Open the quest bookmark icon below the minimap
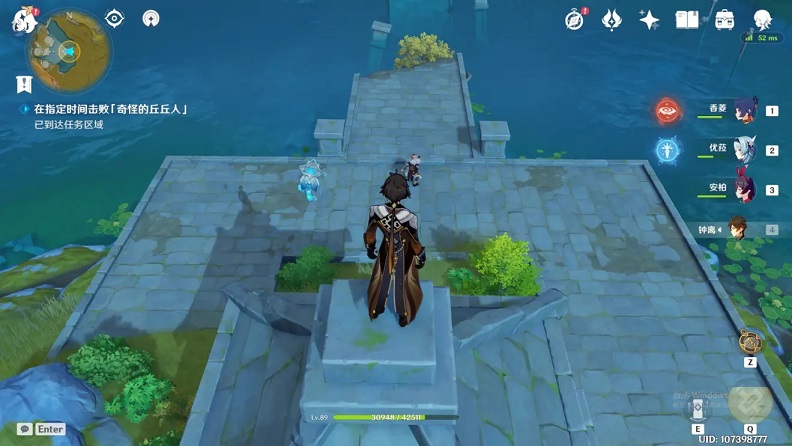Image resolution: width=792 pixels, height=446 pixels. click(x=24, y=84)
